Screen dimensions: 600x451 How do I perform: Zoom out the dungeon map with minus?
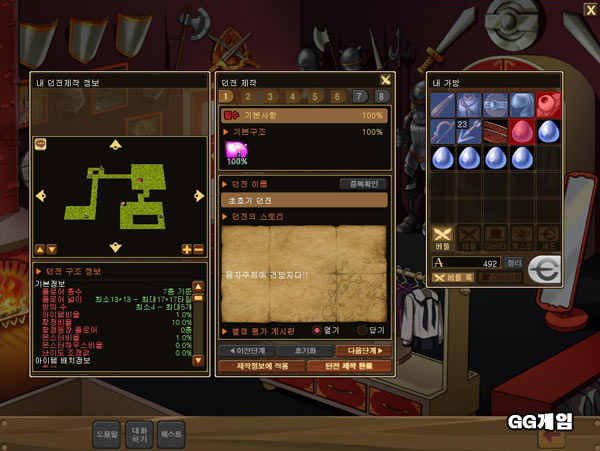[x=198, y=249]
